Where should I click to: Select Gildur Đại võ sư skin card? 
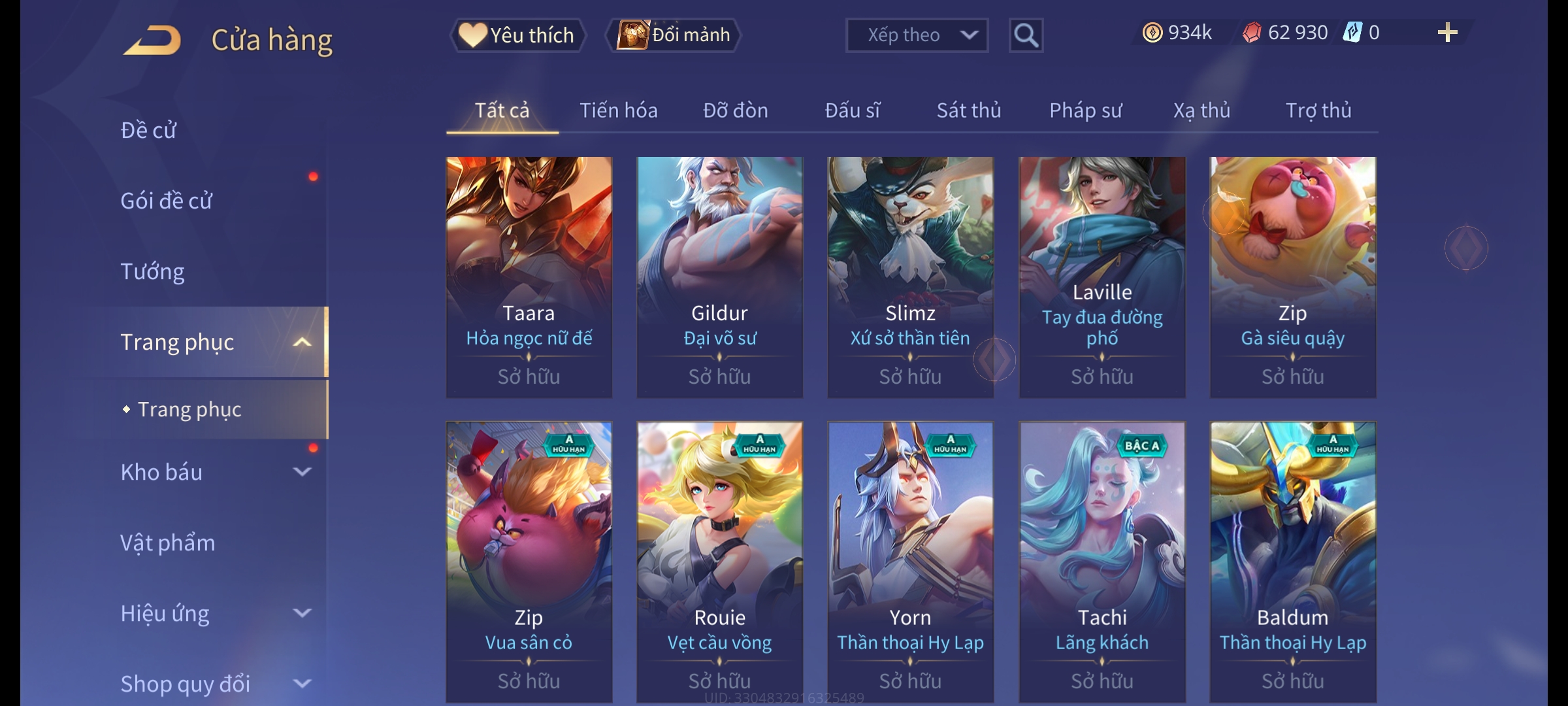[x=719, y=276]
